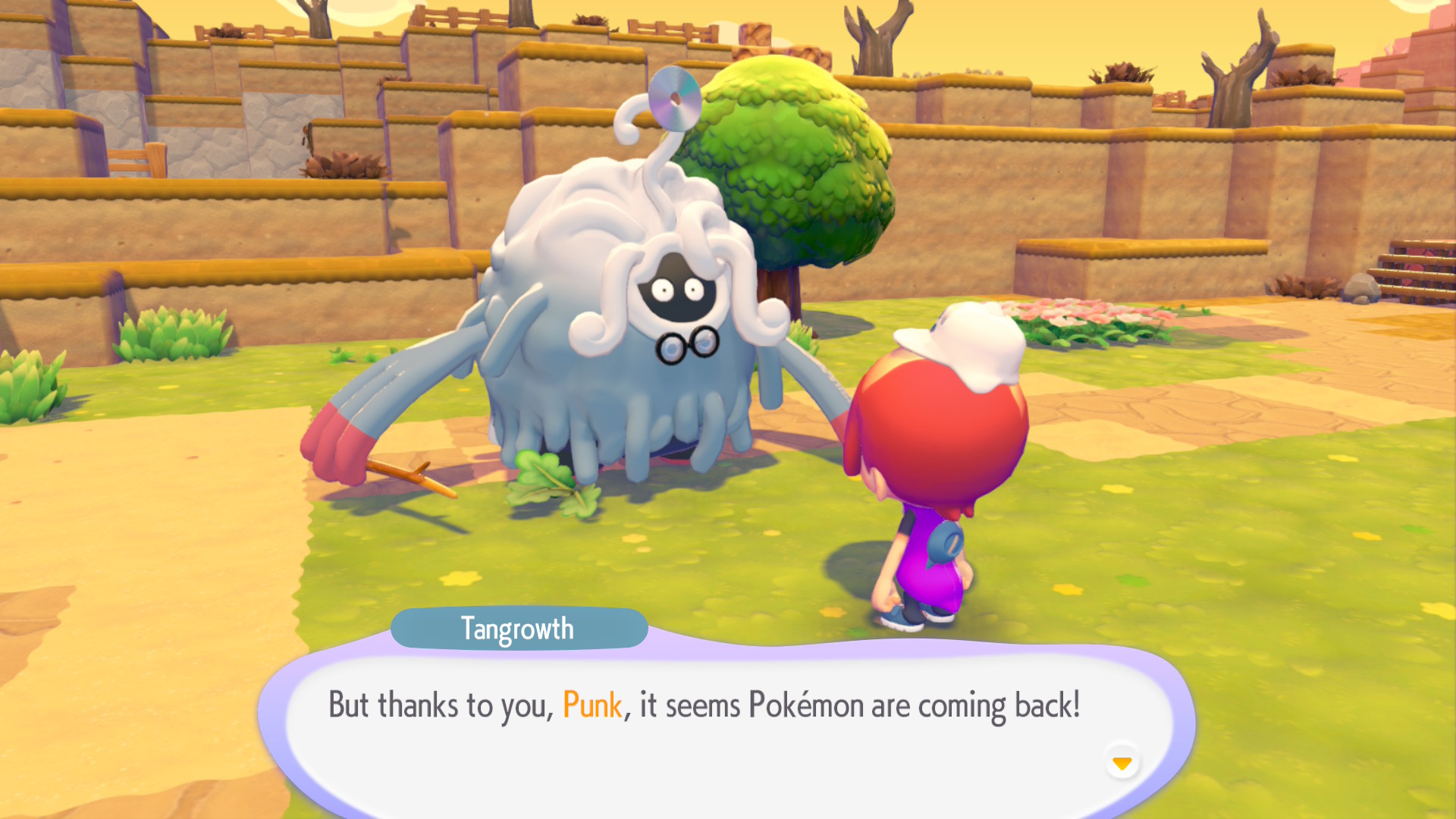This screenshot has width=1456, height=819.
Task: Select the Tangrowth name tag
Action: (519, 628)
